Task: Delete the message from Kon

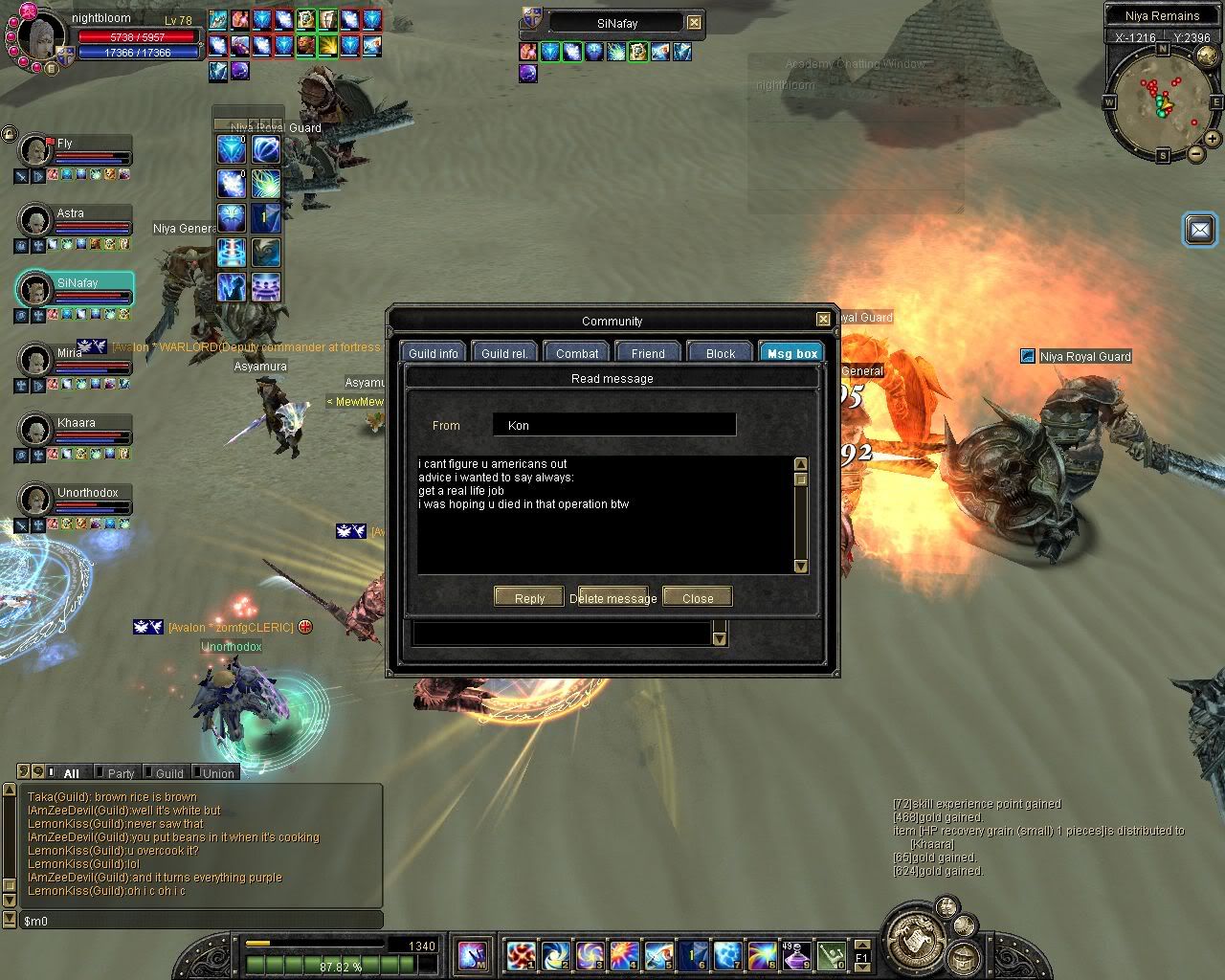Action: point(613,597)
